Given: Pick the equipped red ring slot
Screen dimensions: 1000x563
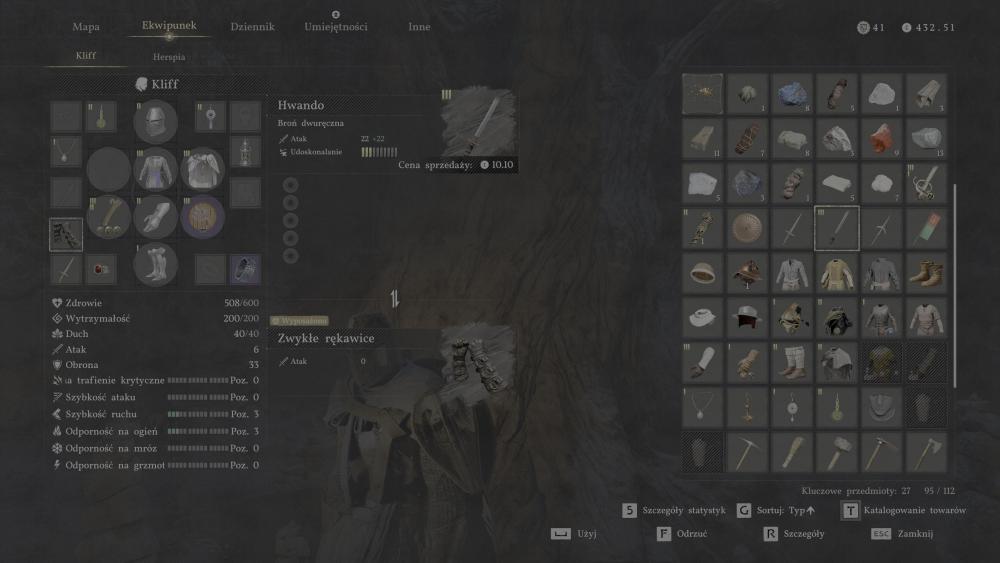Looking at the screenshot, I should [100, 268].
